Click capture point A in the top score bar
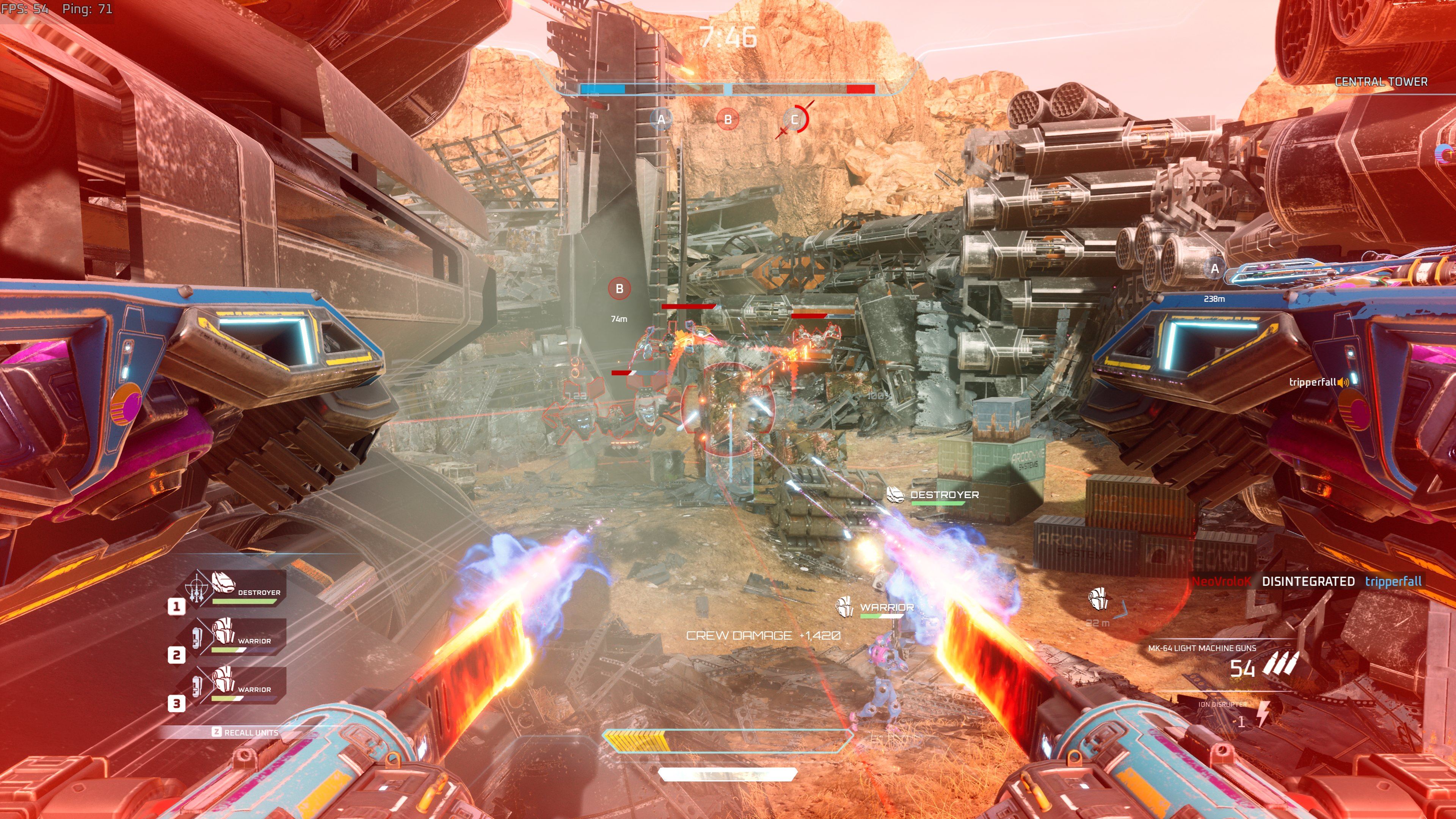The image size is (1456, 819). pos(661,119)
